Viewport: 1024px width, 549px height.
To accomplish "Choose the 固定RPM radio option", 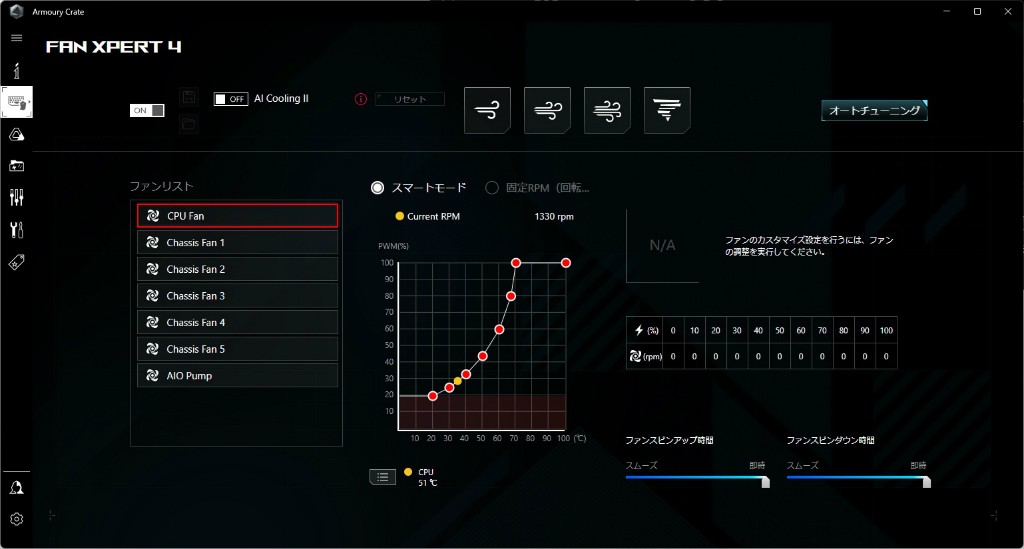I will click(492, 187).
